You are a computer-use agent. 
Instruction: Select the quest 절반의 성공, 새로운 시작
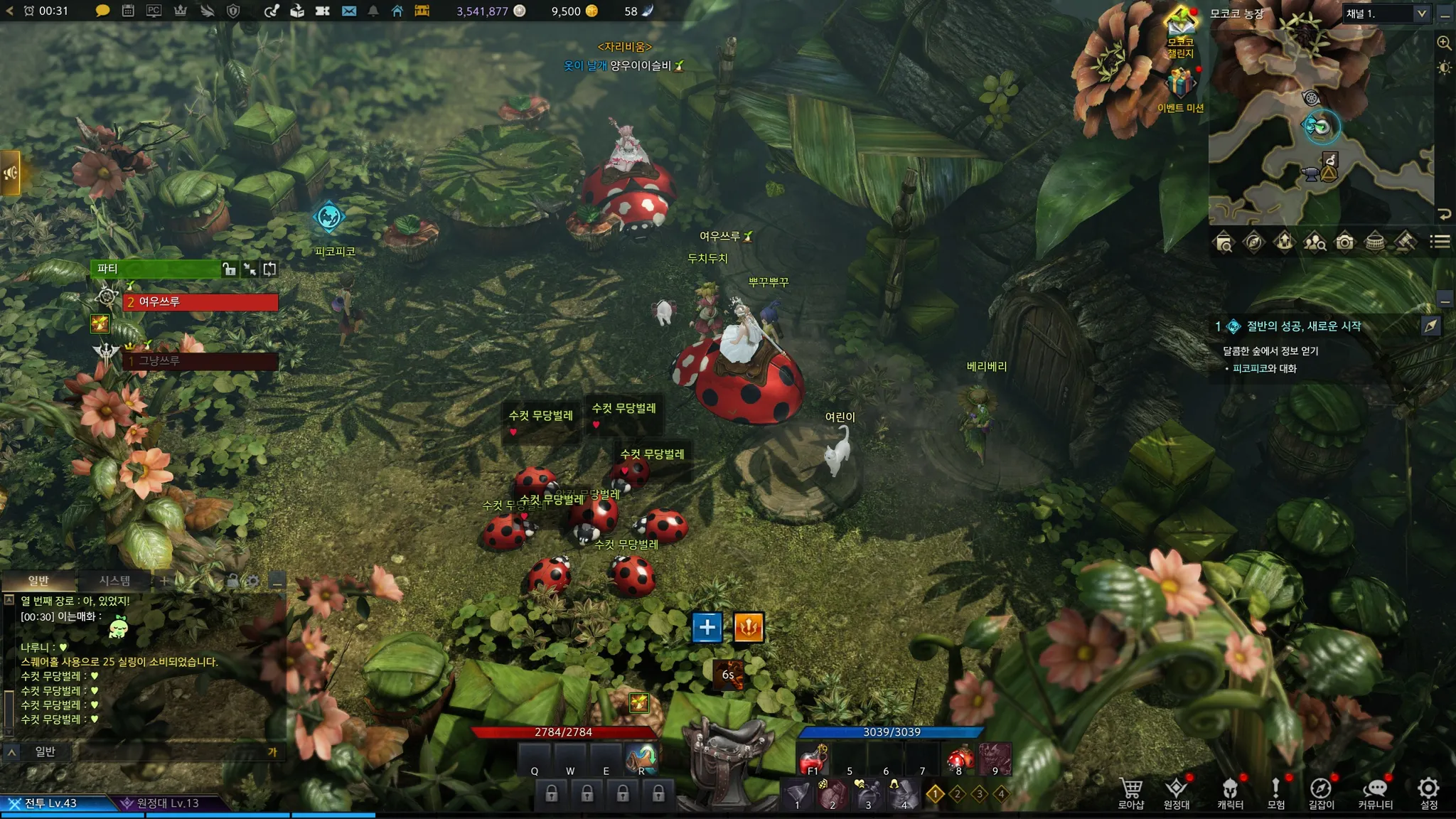1304,326
